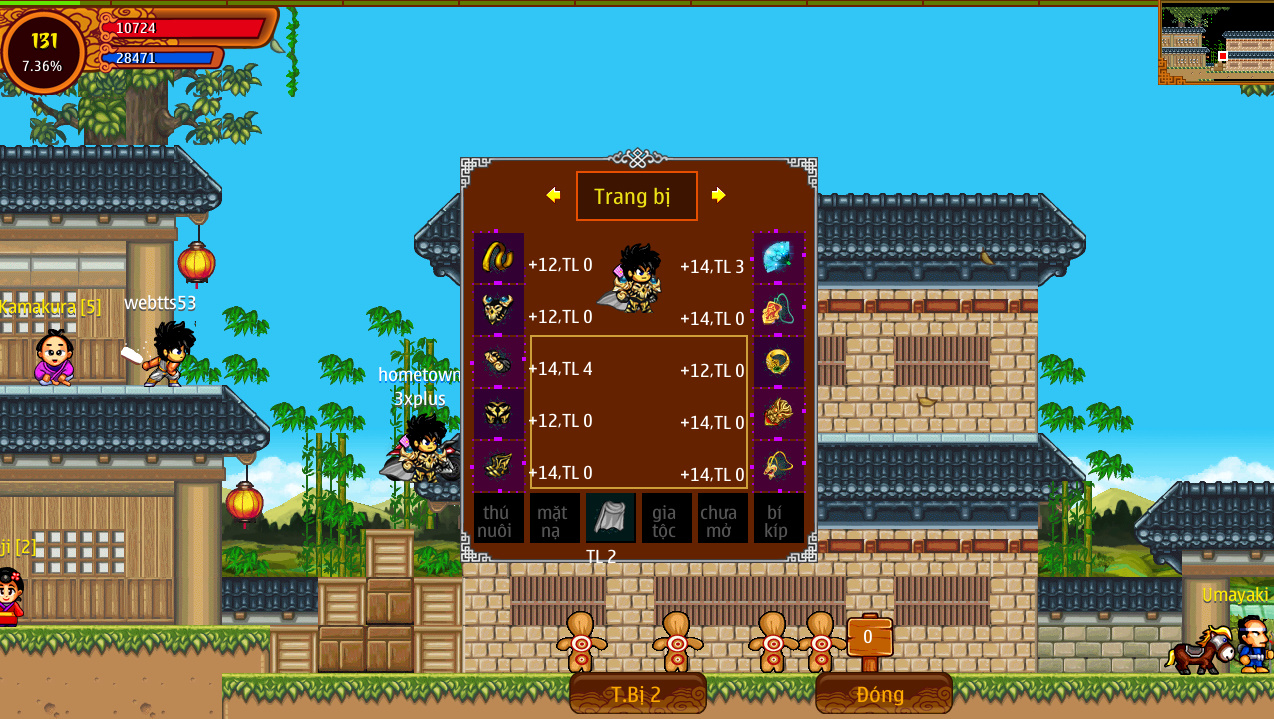Choose the red charm amulet slot

click(x=778, y=310)
